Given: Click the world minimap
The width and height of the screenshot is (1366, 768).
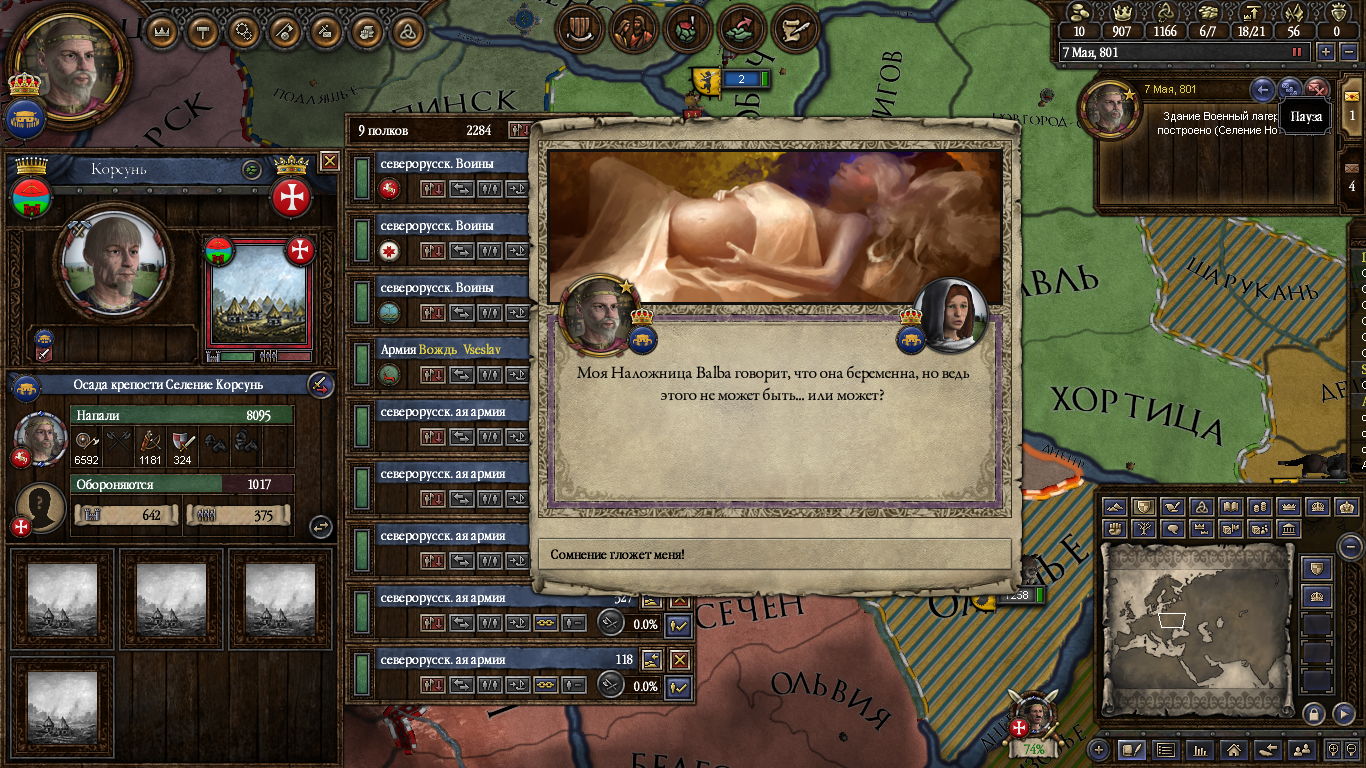Looking at the screenshot, I should tap(1197, 626).
